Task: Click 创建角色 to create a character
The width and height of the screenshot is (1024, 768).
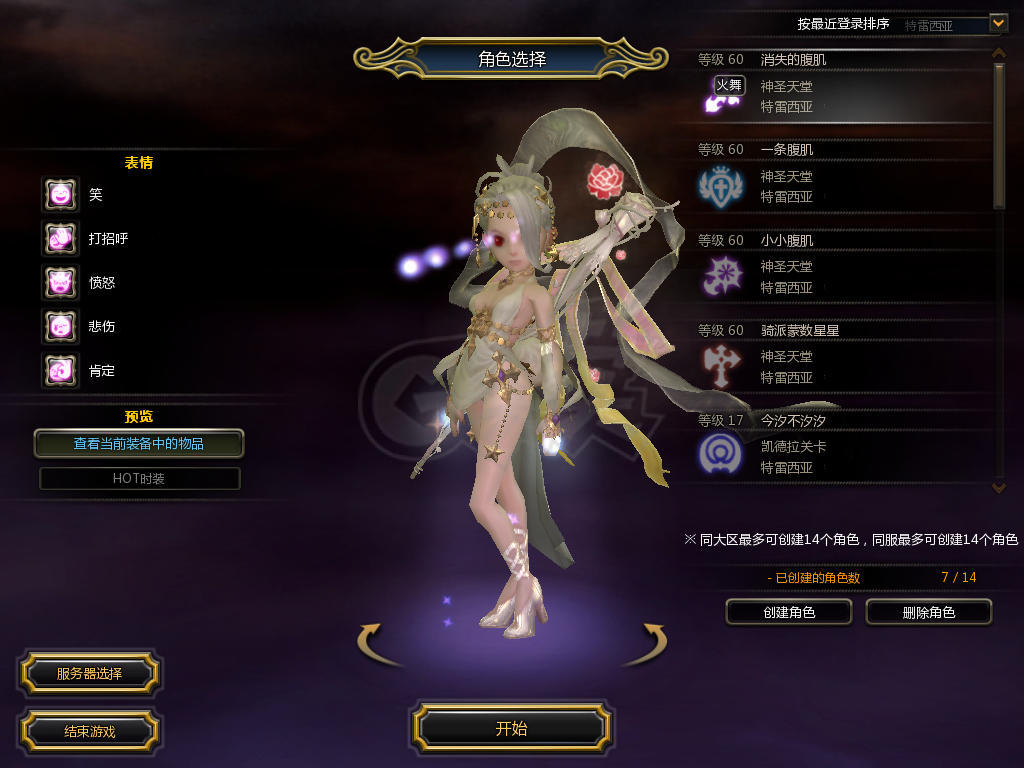Action: 788,612
